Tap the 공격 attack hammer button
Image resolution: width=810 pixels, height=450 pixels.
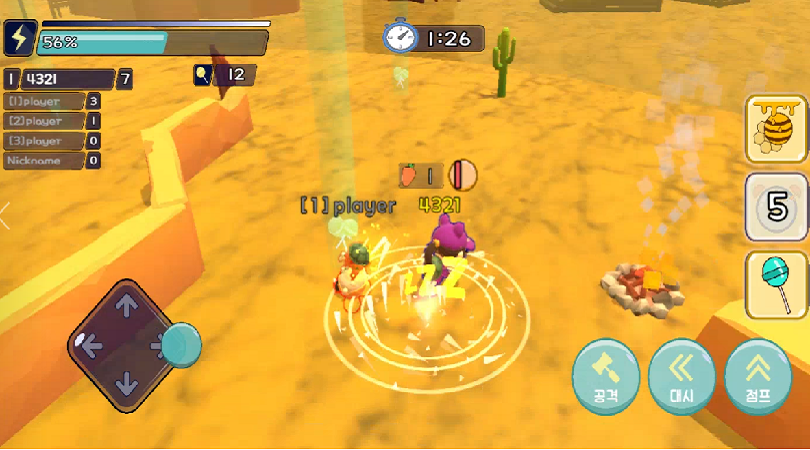pos(606,376)
